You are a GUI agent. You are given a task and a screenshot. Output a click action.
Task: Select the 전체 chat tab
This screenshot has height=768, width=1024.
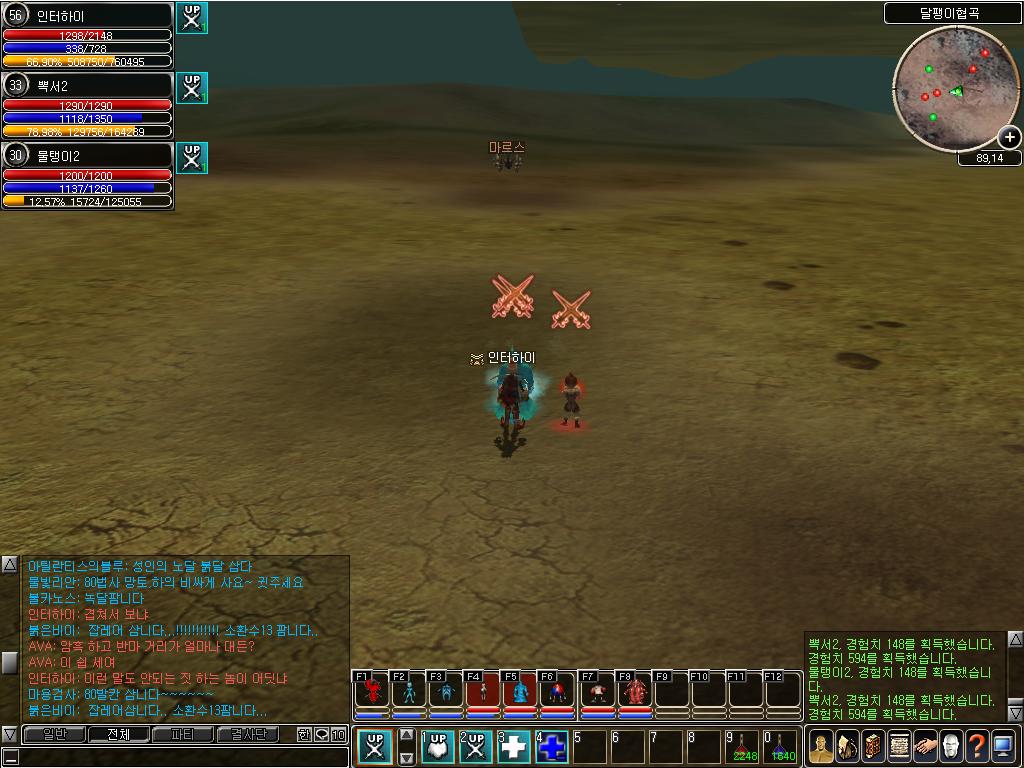(118, 735)
